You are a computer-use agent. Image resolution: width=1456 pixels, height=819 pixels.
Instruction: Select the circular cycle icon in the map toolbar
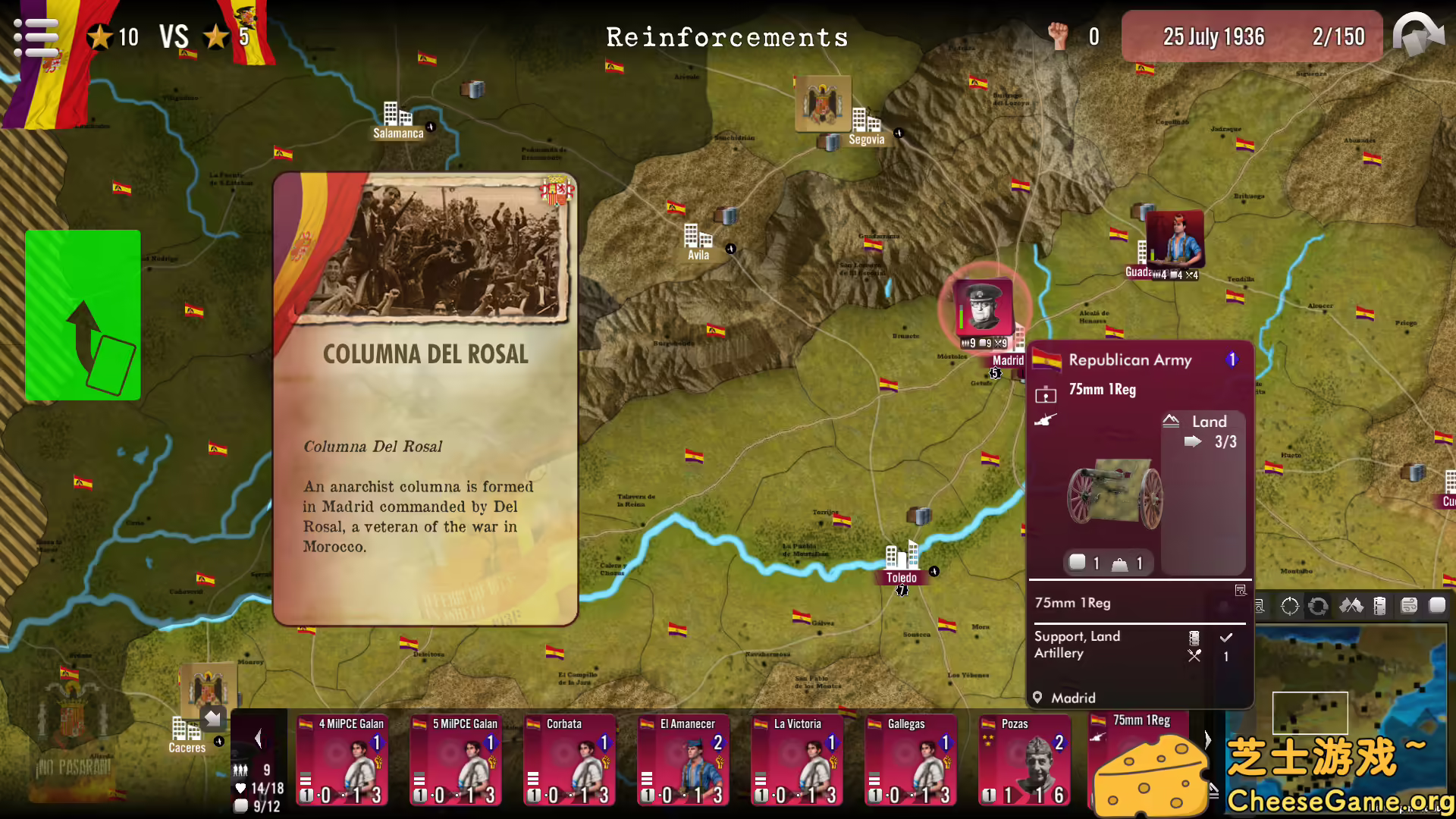pos(1318,605)
